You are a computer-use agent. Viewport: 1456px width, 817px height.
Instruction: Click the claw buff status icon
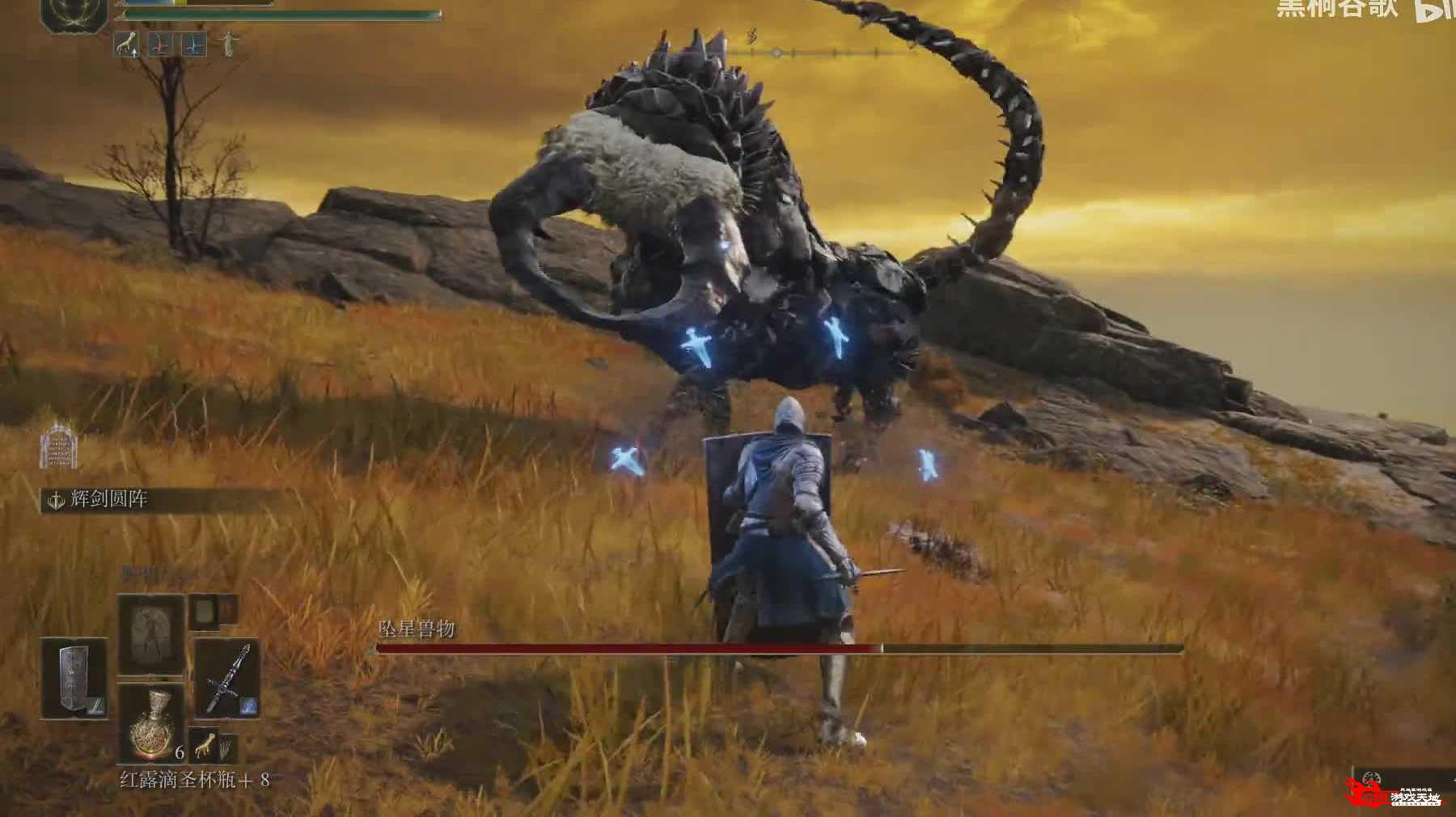[126, 44]
